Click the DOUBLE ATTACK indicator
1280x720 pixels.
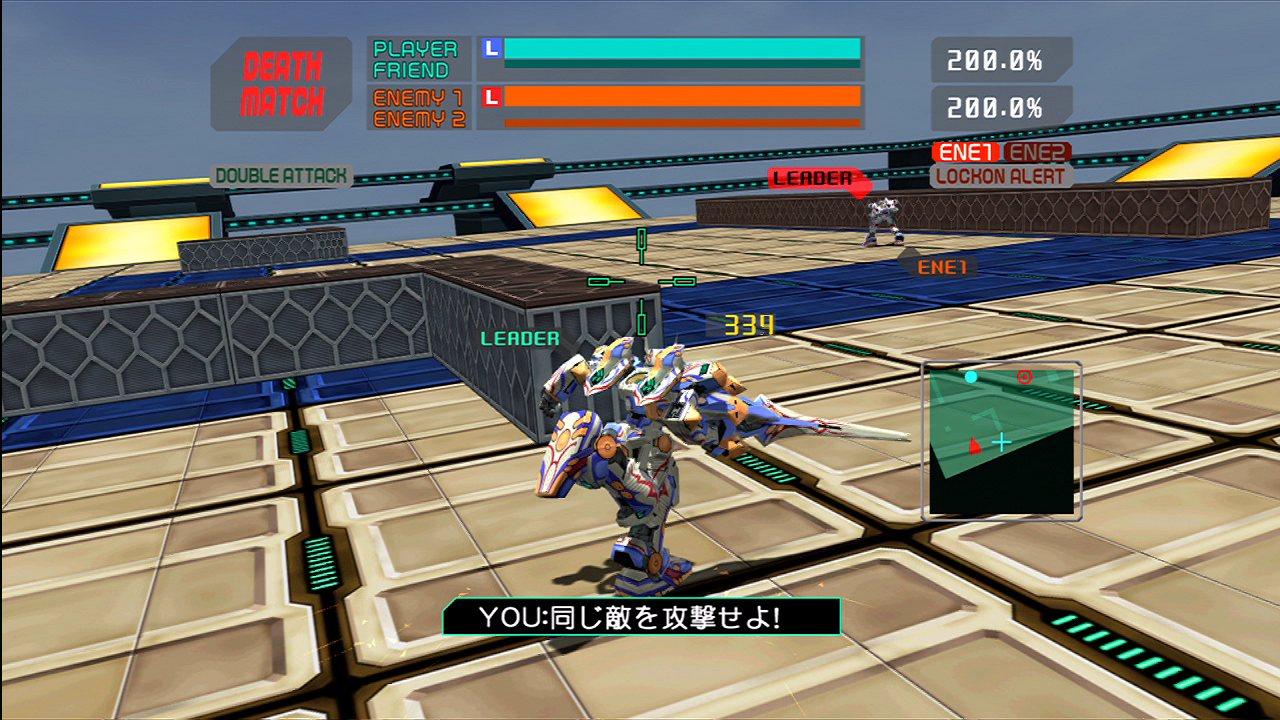click(281, 176)
